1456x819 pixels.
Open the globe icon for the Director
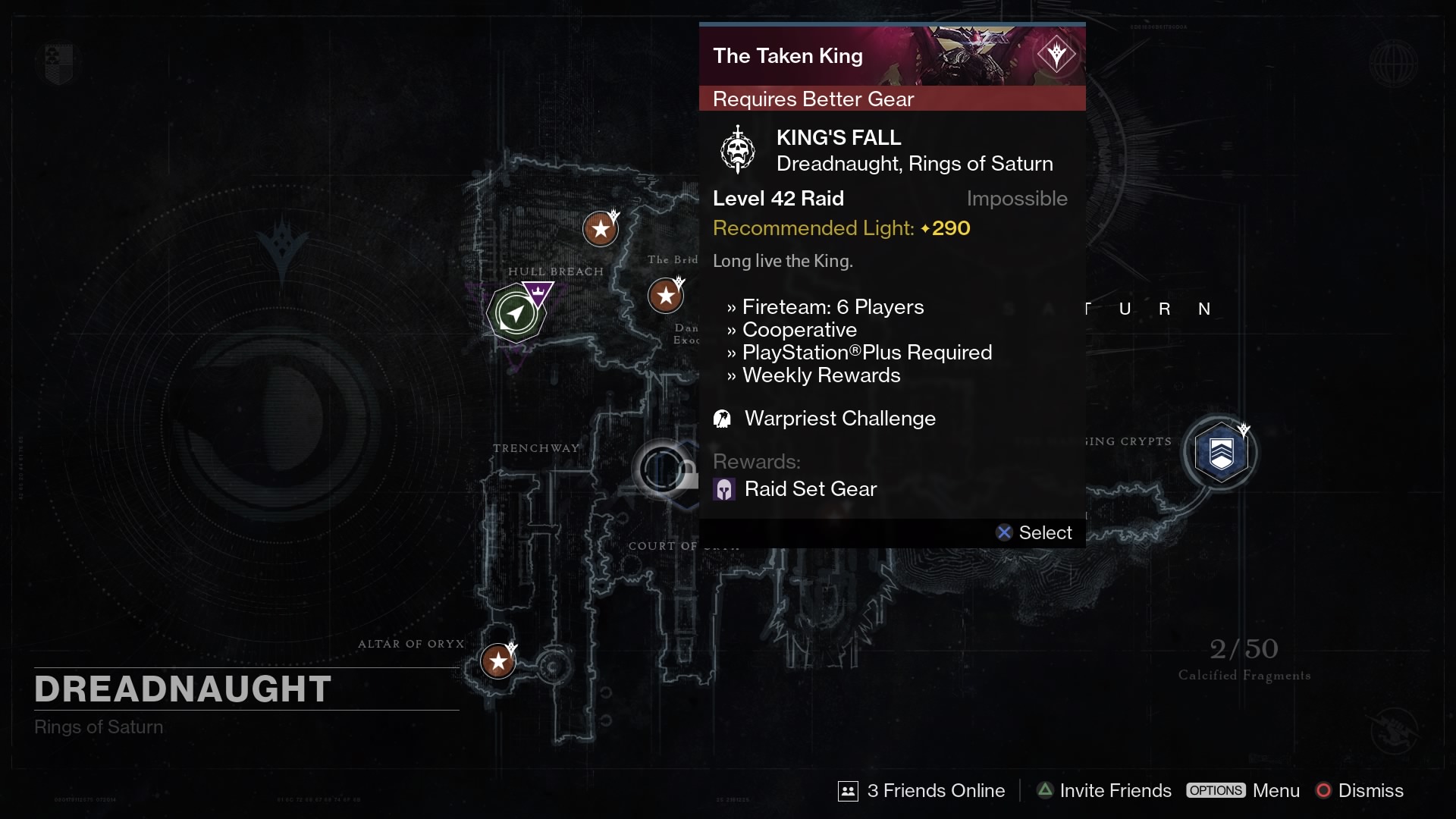(x=1393, y=63)
